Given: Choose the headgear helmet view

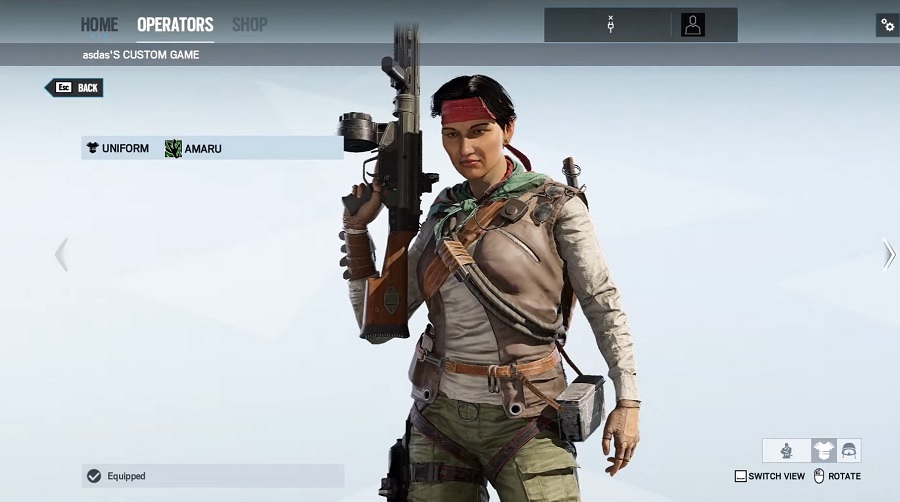Looking at the screenshot, I should 849,451.
